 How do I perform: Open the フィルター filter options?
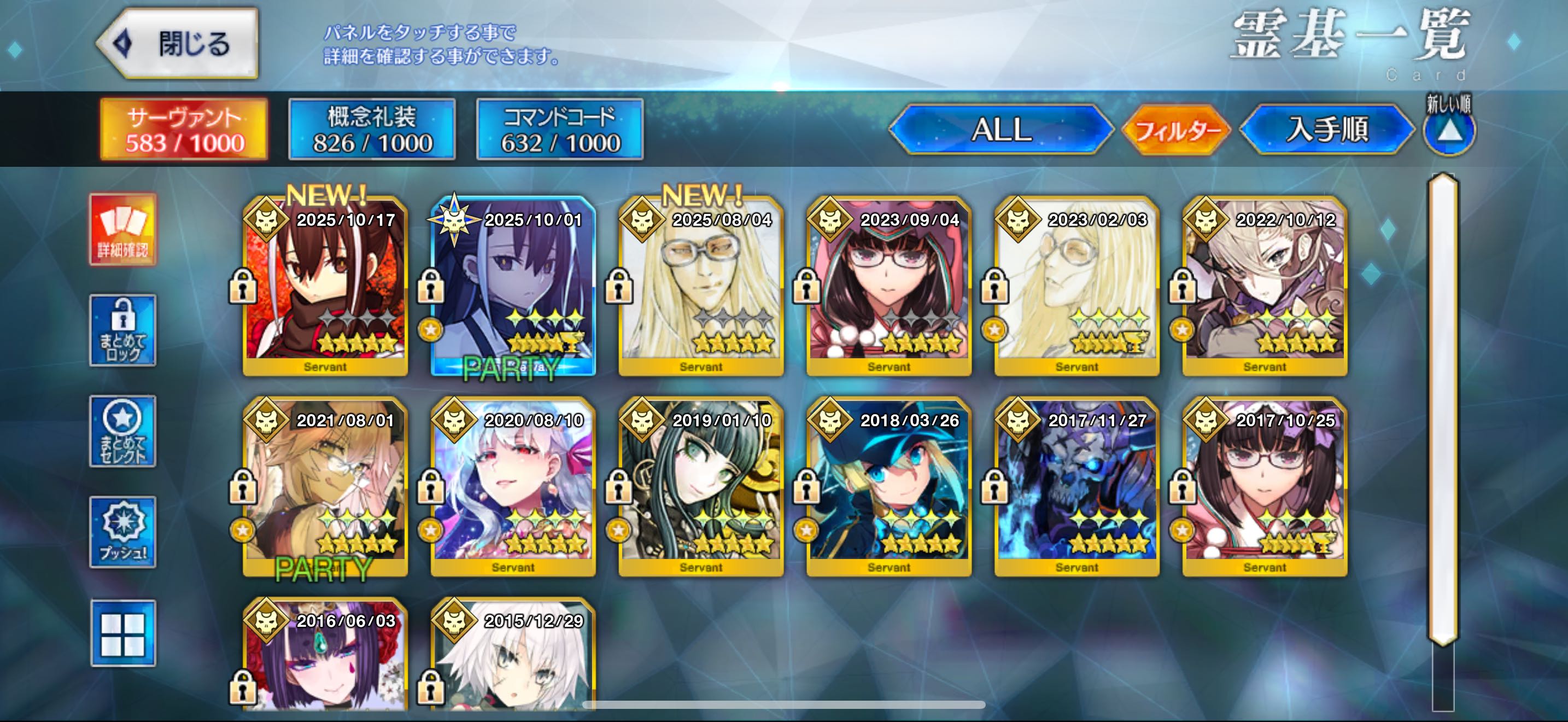[x=1176, y=130]
